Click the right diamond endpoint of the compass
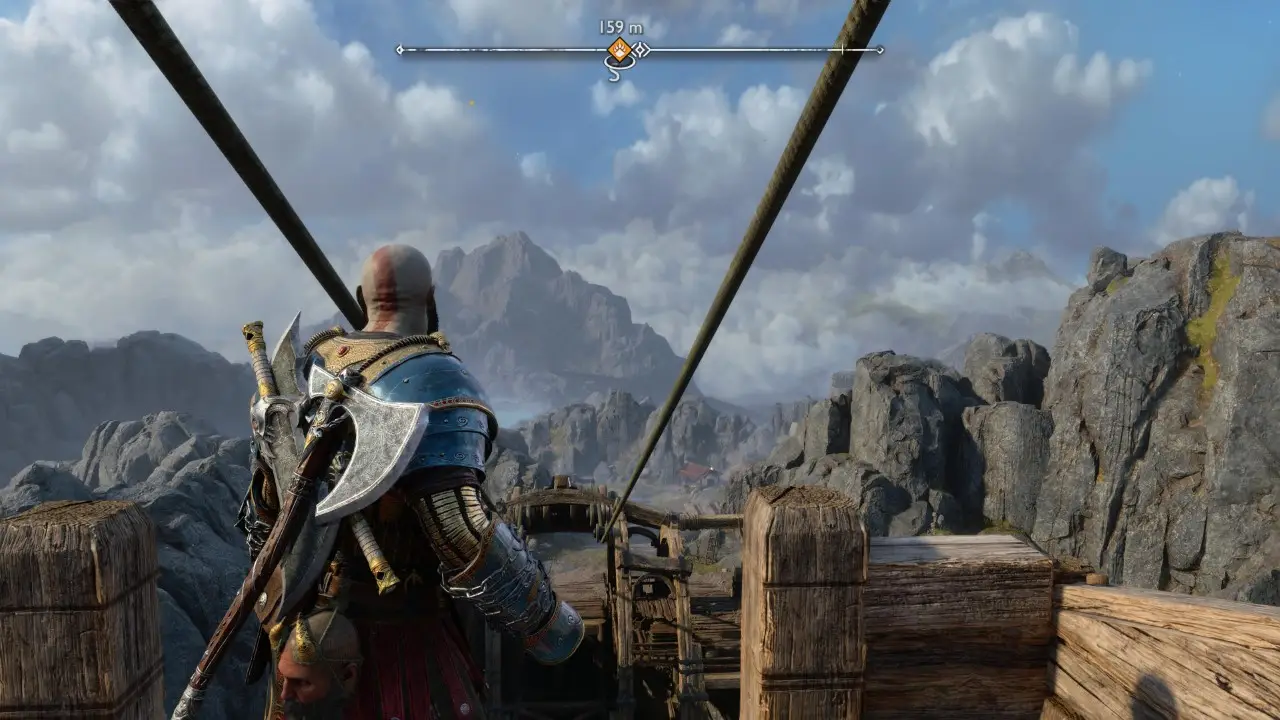This screenshot has height=720, width=1280. coord(879,48)
